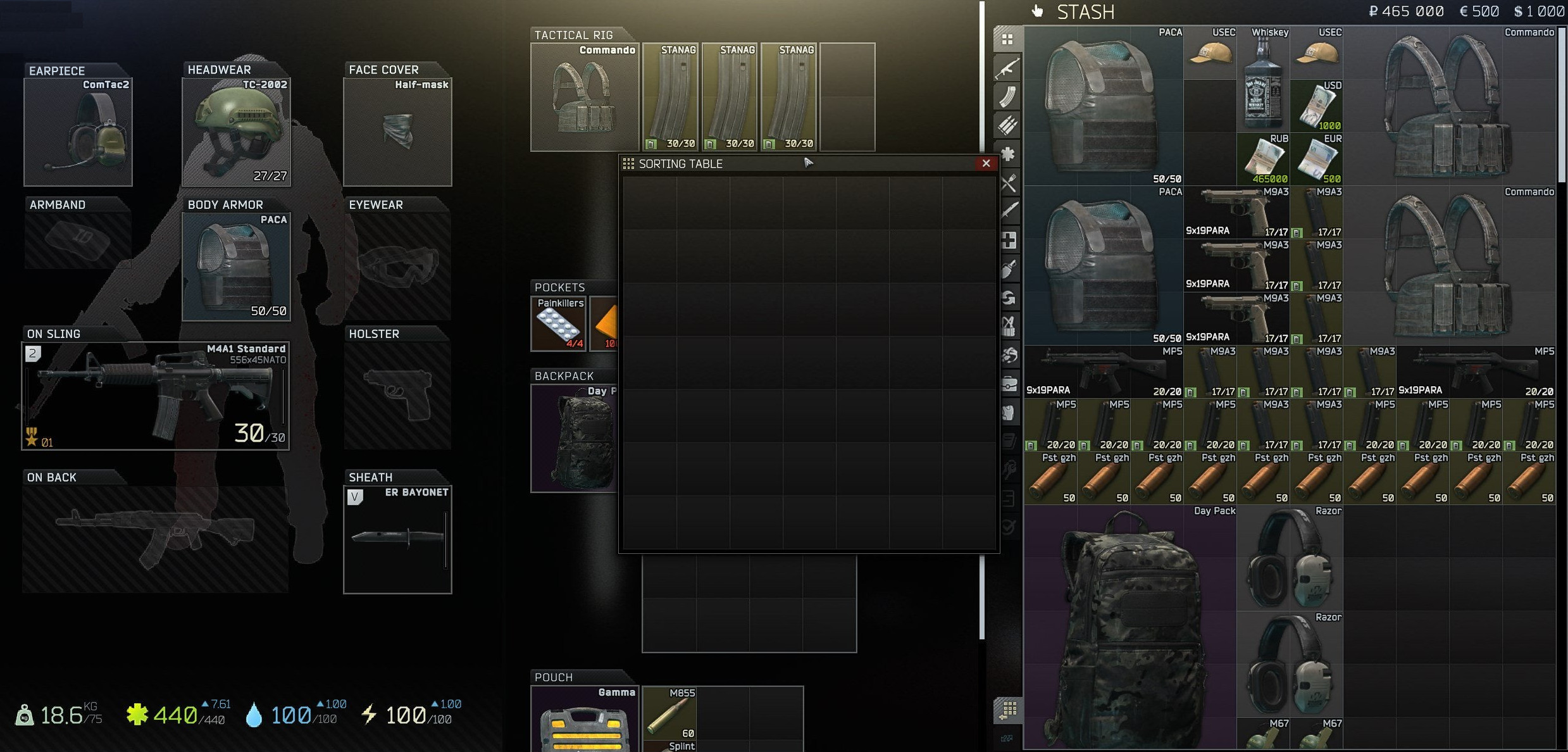Select the M4A1 Standard rifle on sling

point(155,396)
